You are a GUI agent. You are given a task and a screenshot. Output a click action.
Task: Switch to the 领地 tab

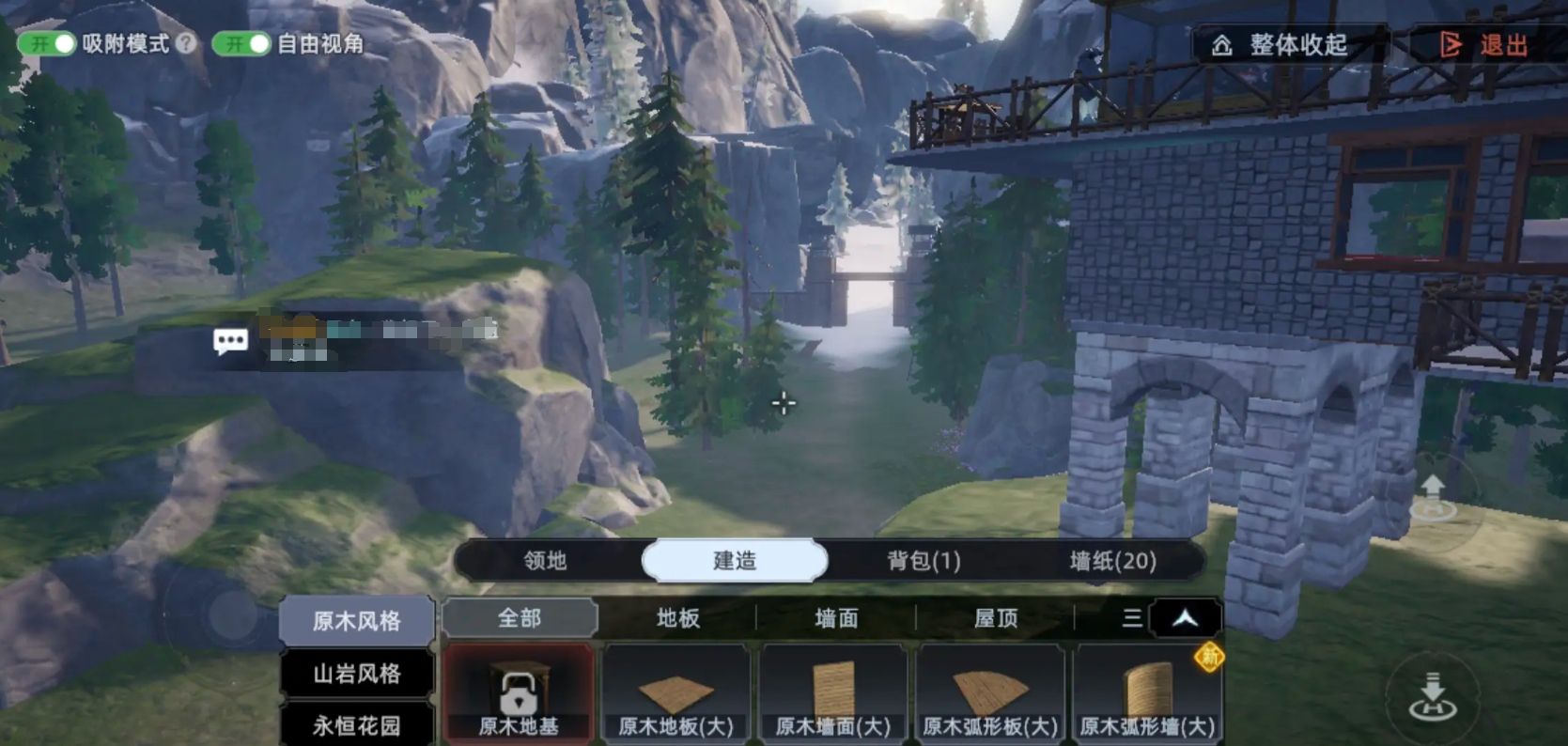click(545, 561)
